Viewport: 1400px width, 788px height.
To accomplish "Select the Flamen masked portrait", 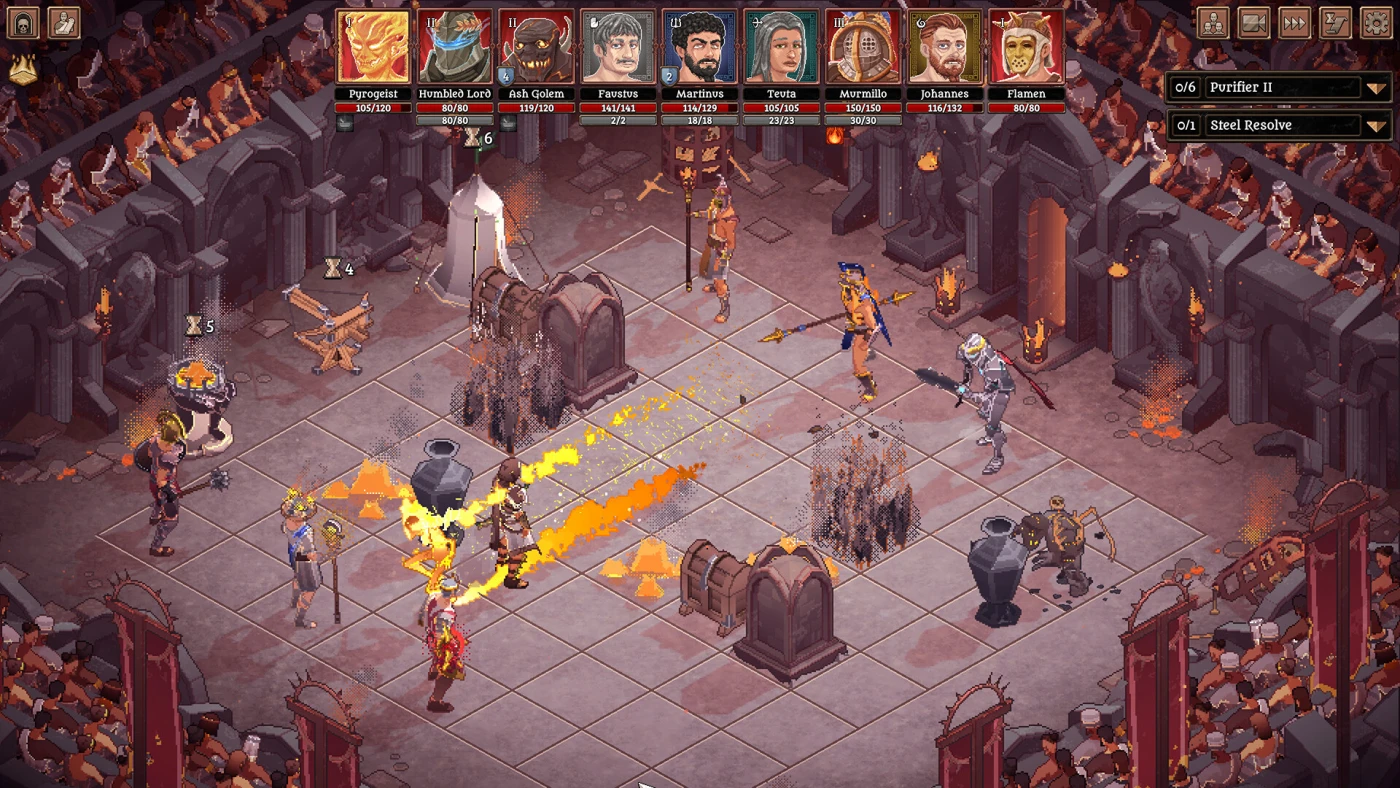I will click(x=1026, y=48).
